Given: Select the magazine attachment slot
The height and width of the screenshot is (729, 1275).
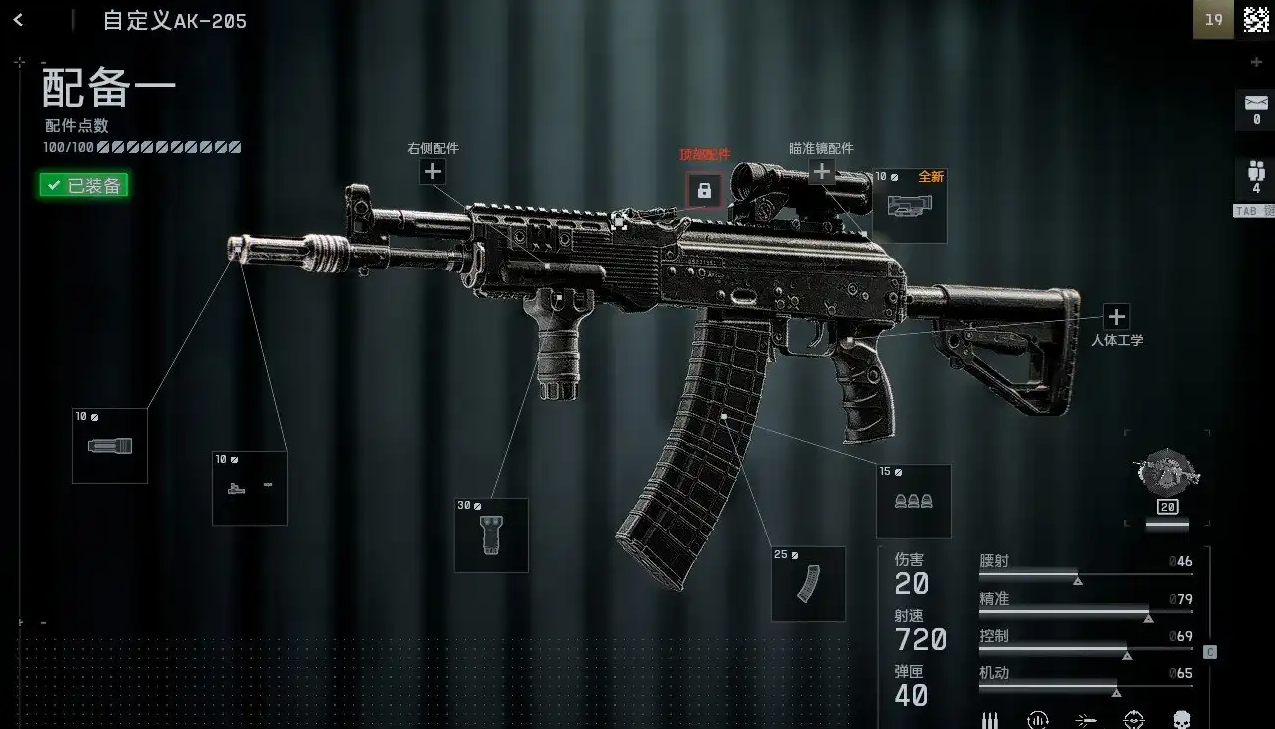Looking at the screenshot, I should coord(808,584).
